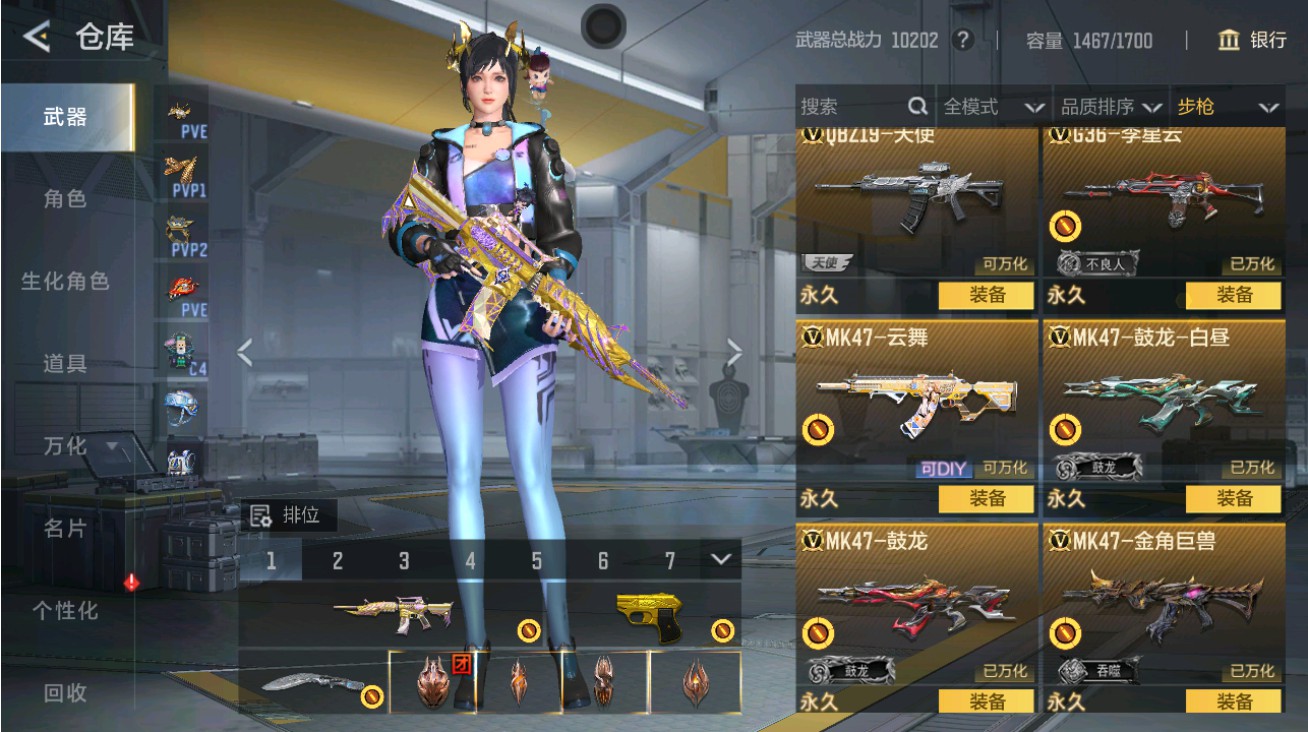The image size is (1308, 732).
Task: Open the 生化角色 tab
Action: pyautogui.click(x=65, y=281)
